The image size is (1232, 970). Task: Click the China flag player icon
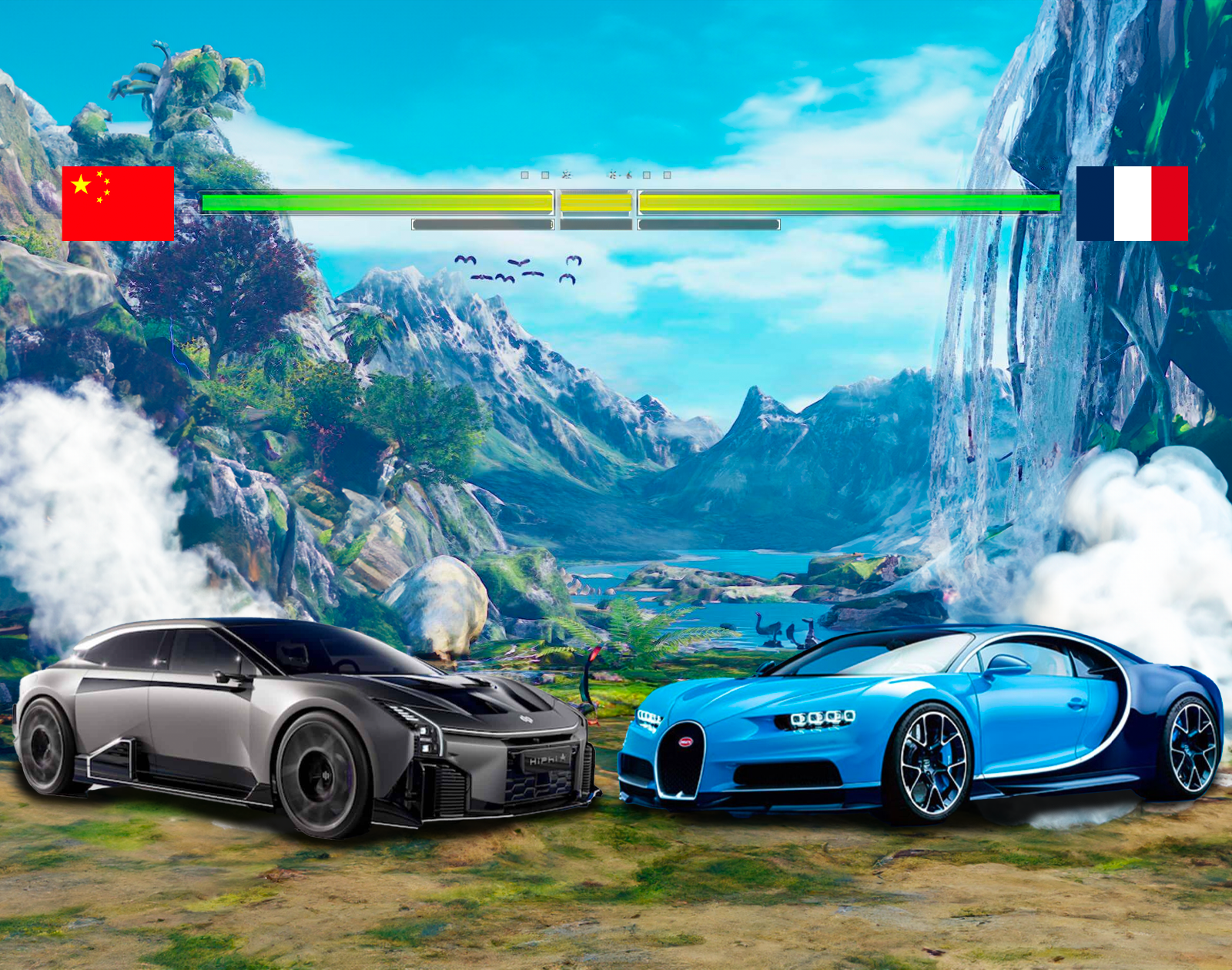pyautogui.click(x=118, y=203)
